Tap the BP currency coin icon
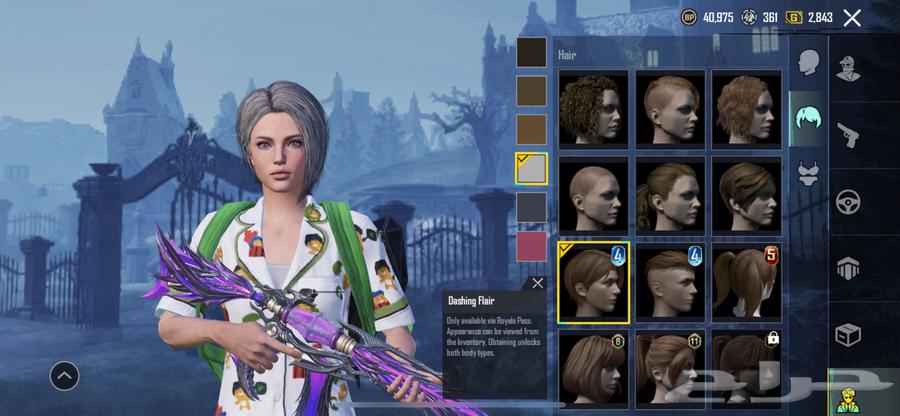900x416 pixels. [689, 17]
